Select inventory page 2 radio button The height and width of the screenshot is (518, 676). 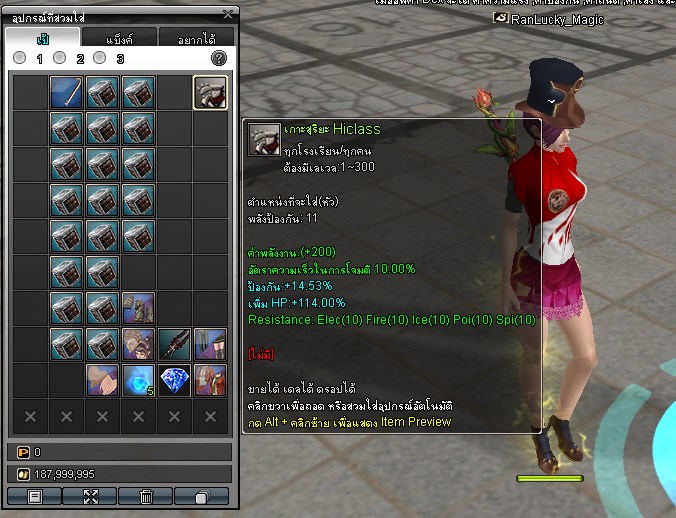(x=60, y=59)
